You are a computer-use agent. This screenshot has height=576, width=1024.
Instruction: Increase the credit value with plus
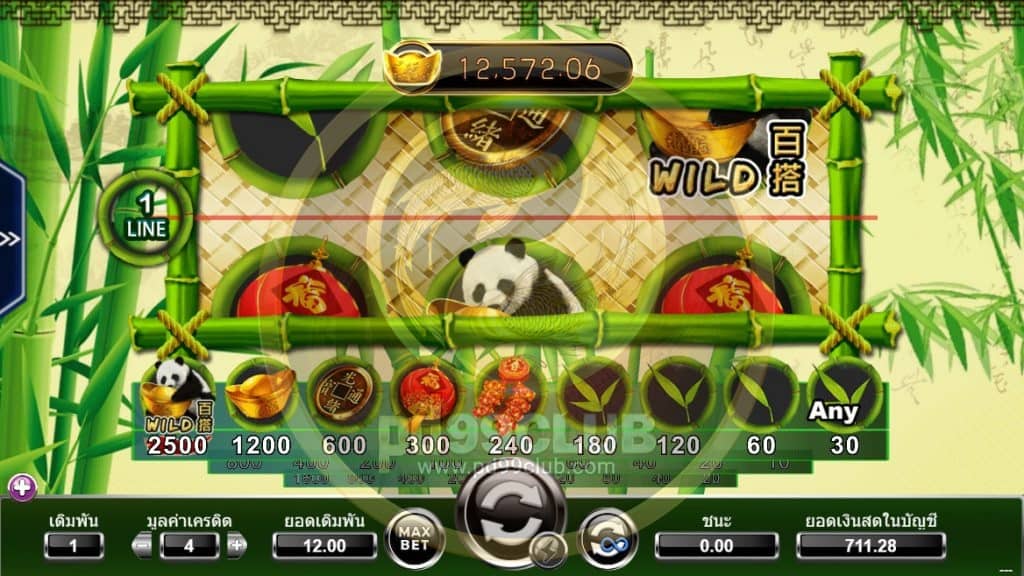236,546
